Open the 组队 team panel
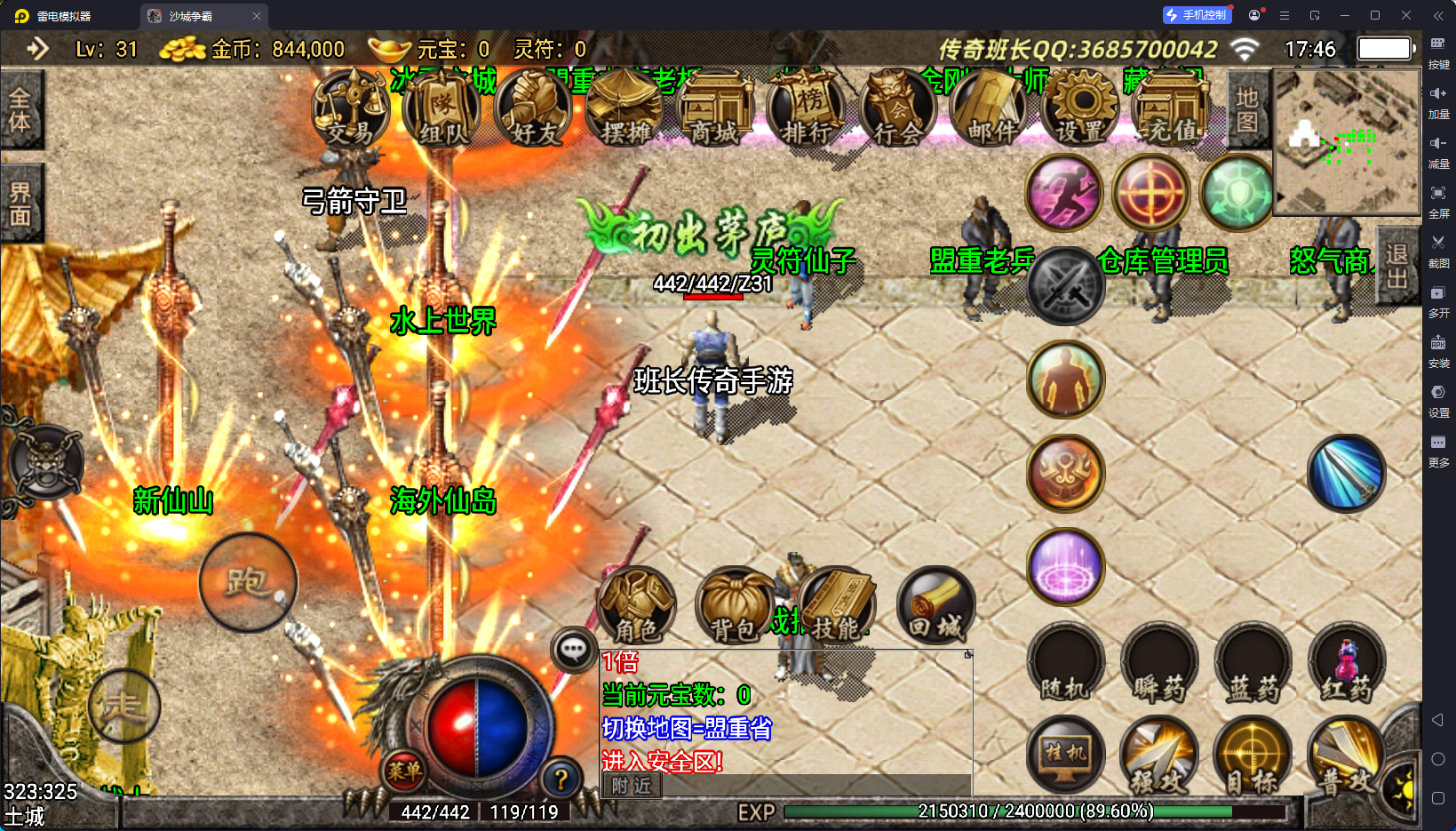 (x=442, y=110)
